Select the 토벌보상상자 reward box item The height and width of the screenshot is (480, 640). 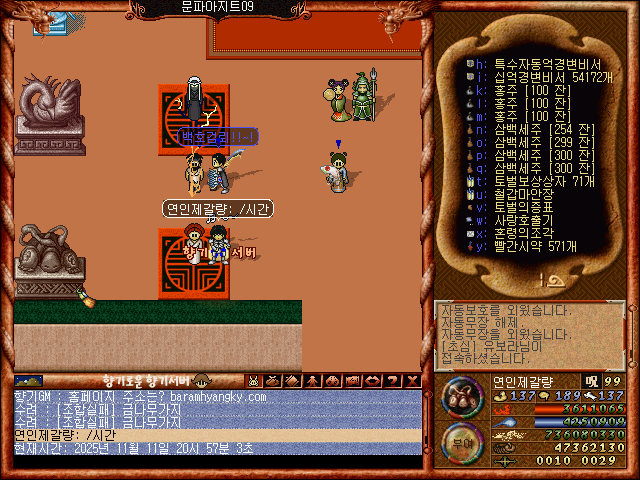531,181
